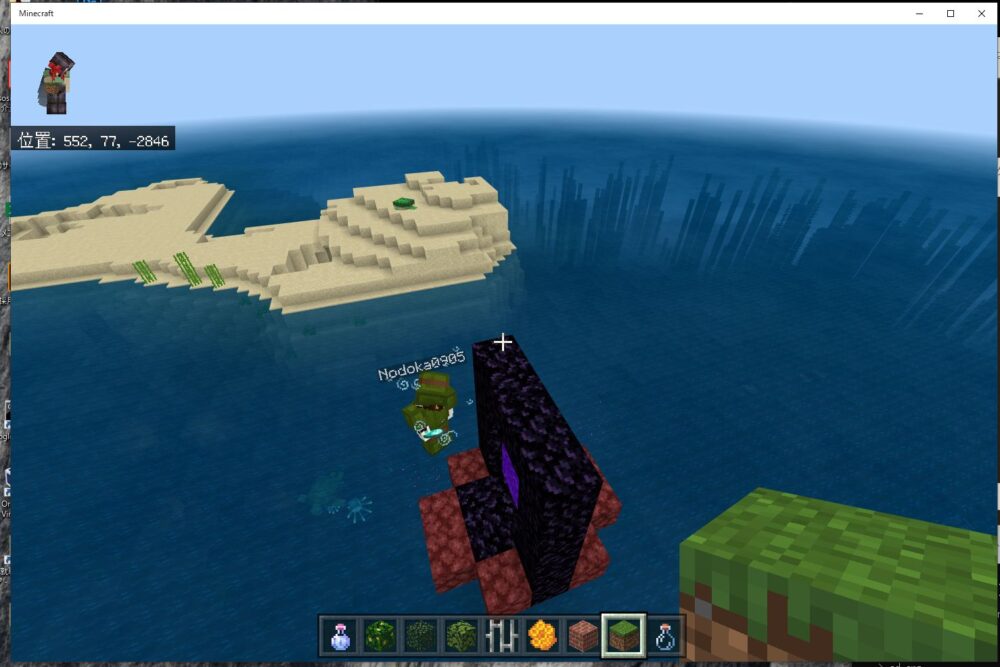The image size is (1000, 667).
Task: Switch to the red brick block slot
Action: tap(582, 635)
